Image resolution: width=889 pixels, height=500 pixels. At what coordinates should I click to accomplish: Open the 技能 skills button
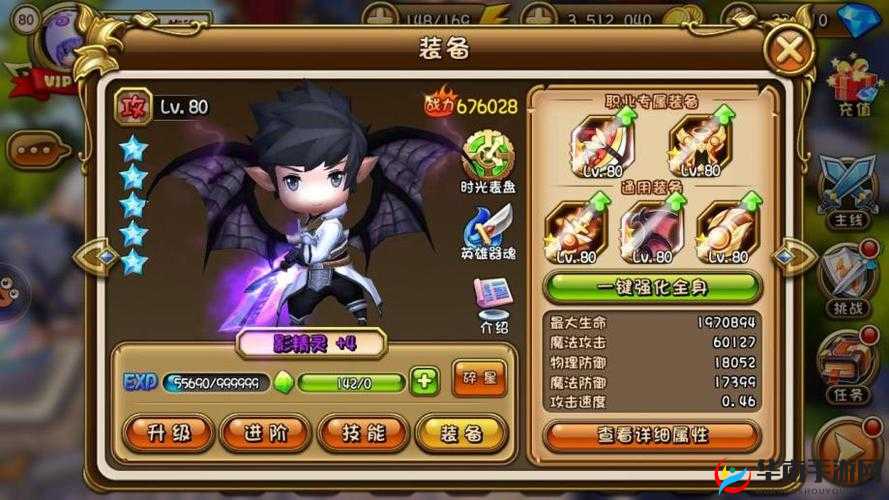click(x=363, y=433)
